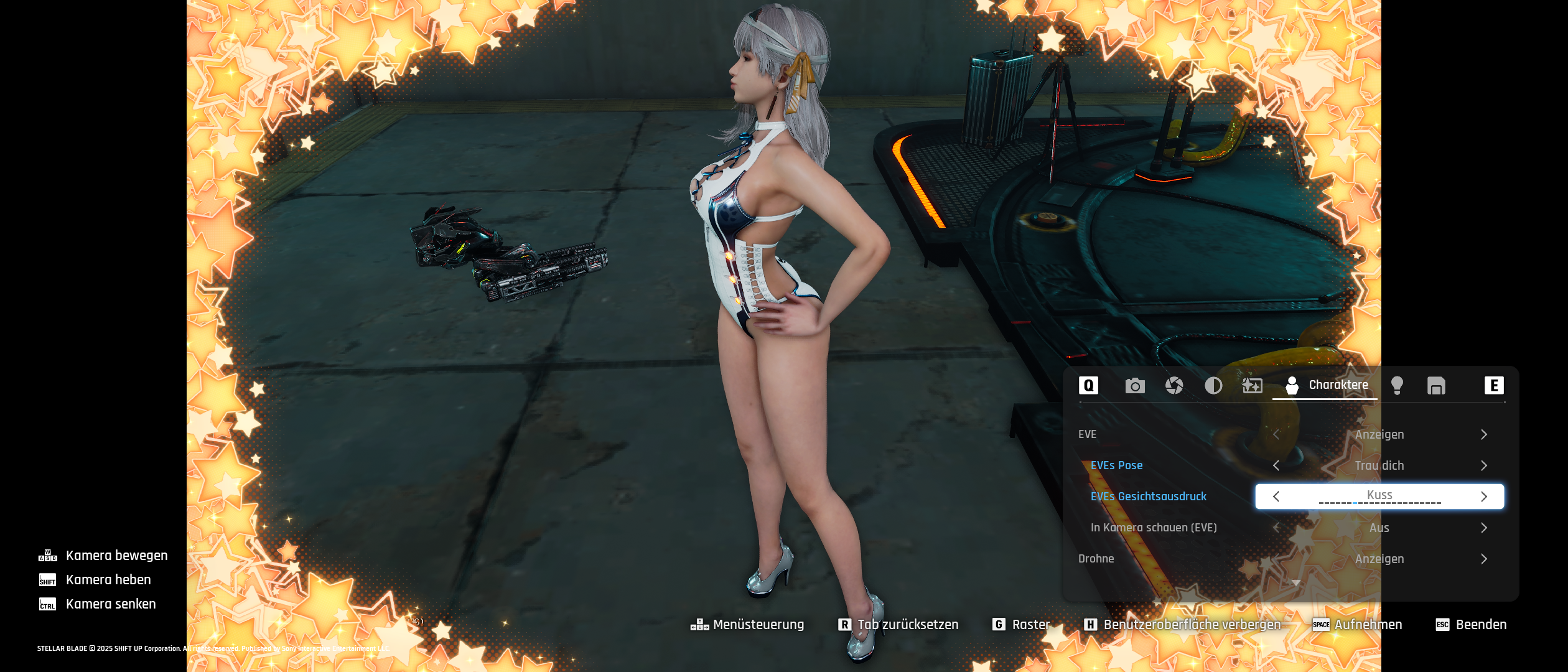Select the EVEs Pose row label
Viewport: 1568px width, 672px height.
pyautogui.click(x=1116, y=465)
